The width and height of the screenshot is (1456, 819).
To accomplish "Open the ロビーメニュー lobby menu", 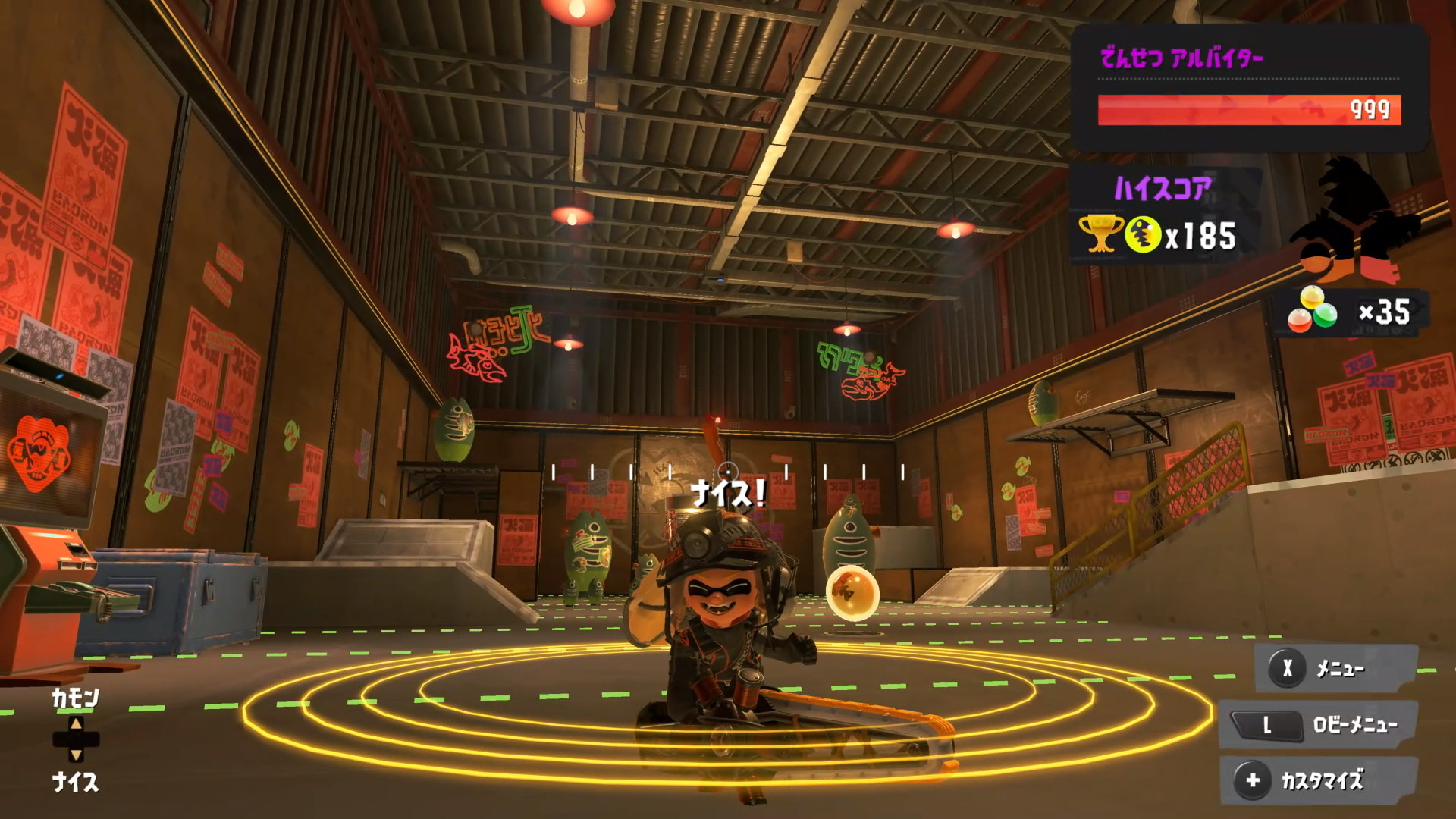I will (1321, 725).
